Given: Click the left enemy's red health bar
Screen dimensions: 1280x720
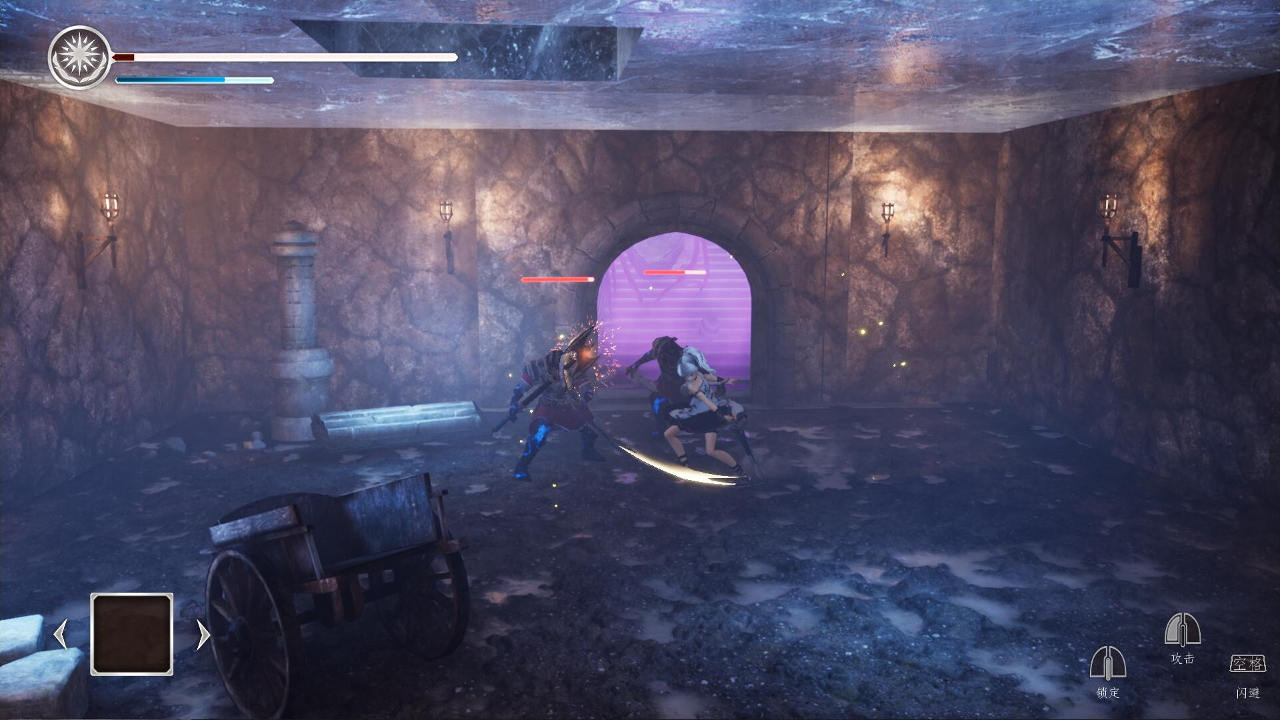Looking at the screenshot, I should click(557, 280).
